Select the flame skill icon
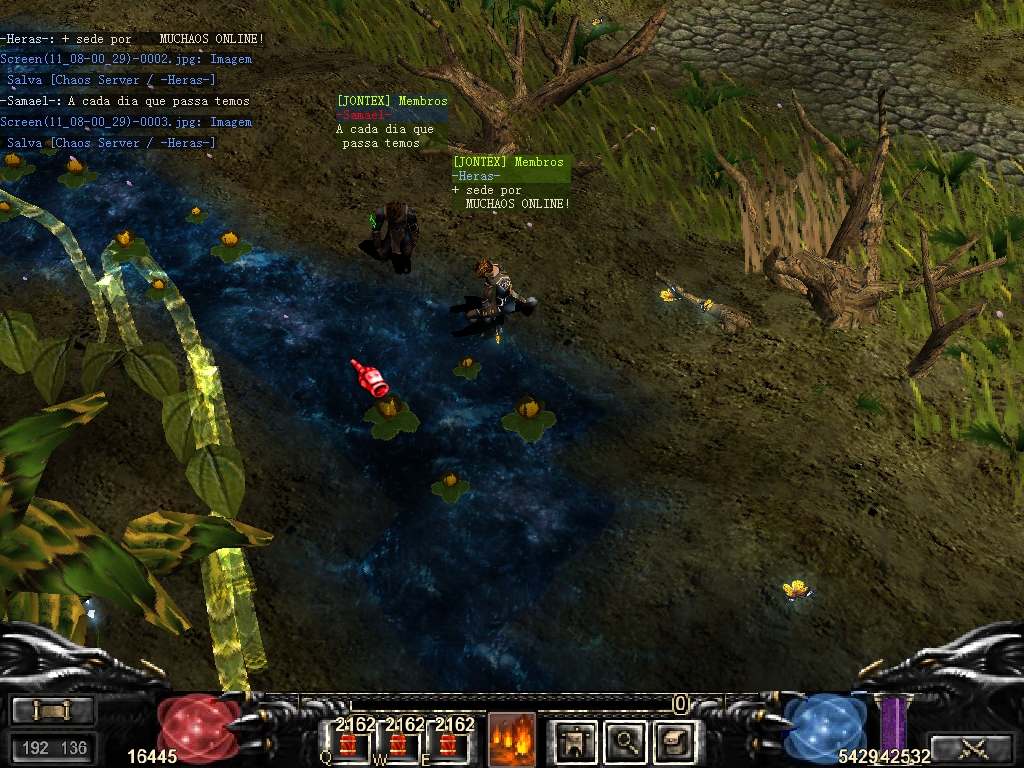This screenshot has height=768, width=1024. tap(512, 741)
